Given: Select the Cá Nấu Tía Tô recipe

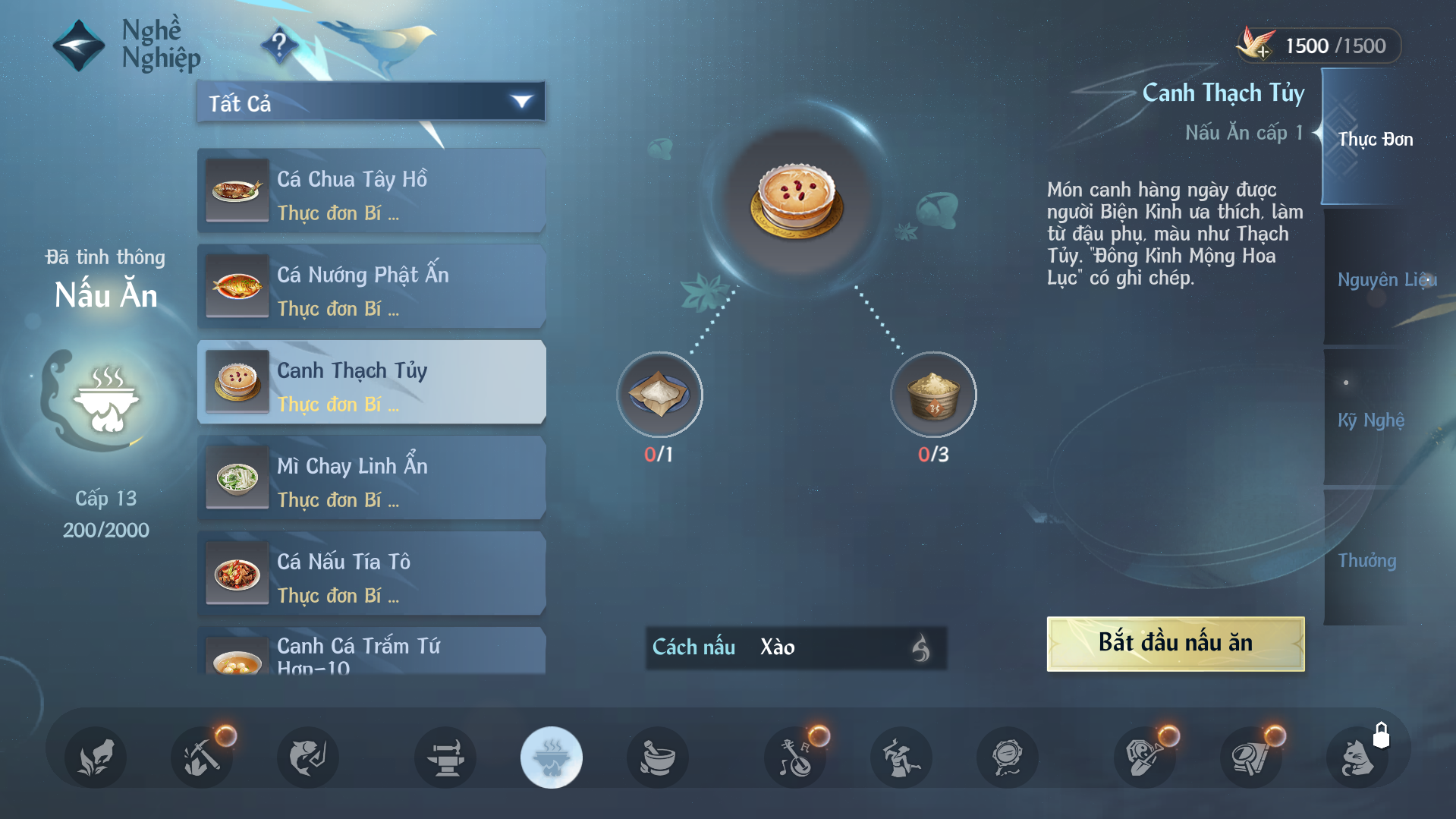Looking at the screenshot, I should tap(371, 573).
